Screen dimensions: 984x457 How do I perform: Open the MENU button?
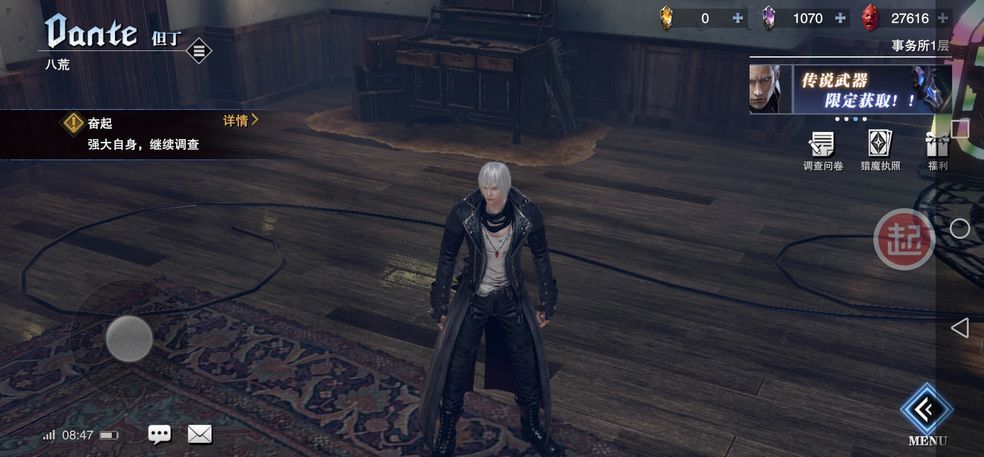coord(927,411)
